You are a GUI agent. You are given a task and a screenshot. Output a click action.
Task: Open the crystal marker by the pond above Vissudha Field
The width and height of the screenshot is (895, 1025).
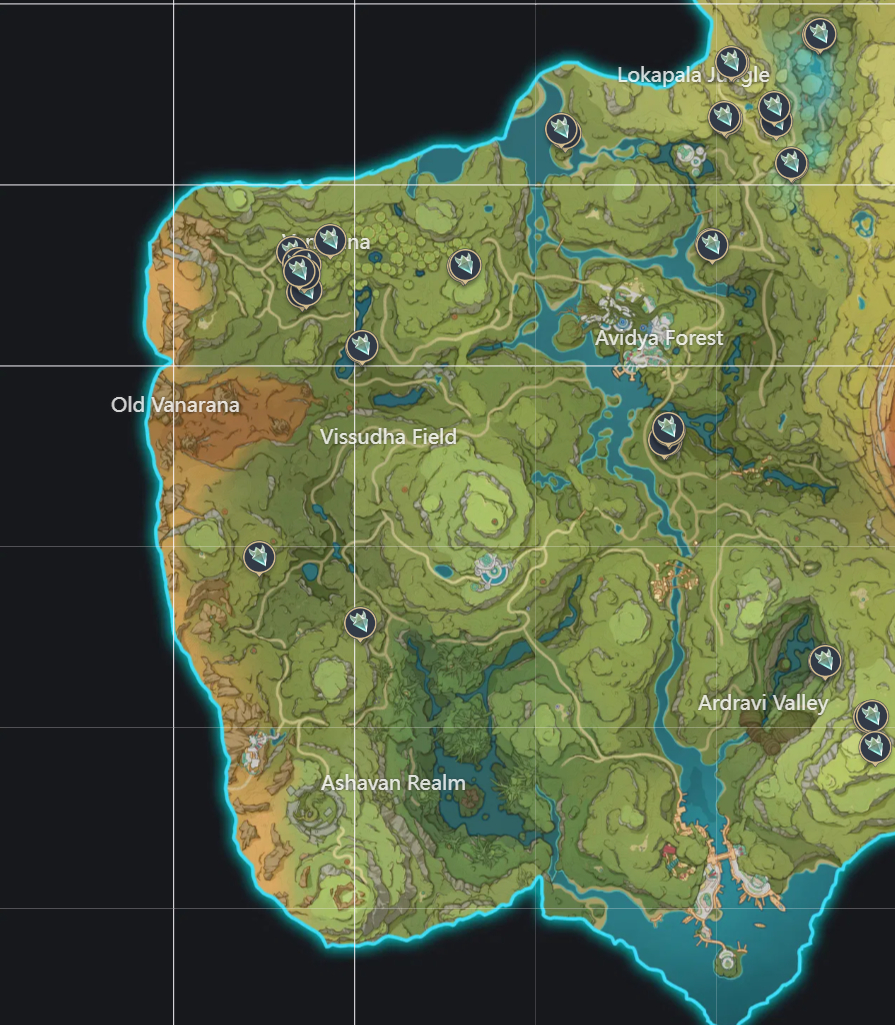click(361, 346)
